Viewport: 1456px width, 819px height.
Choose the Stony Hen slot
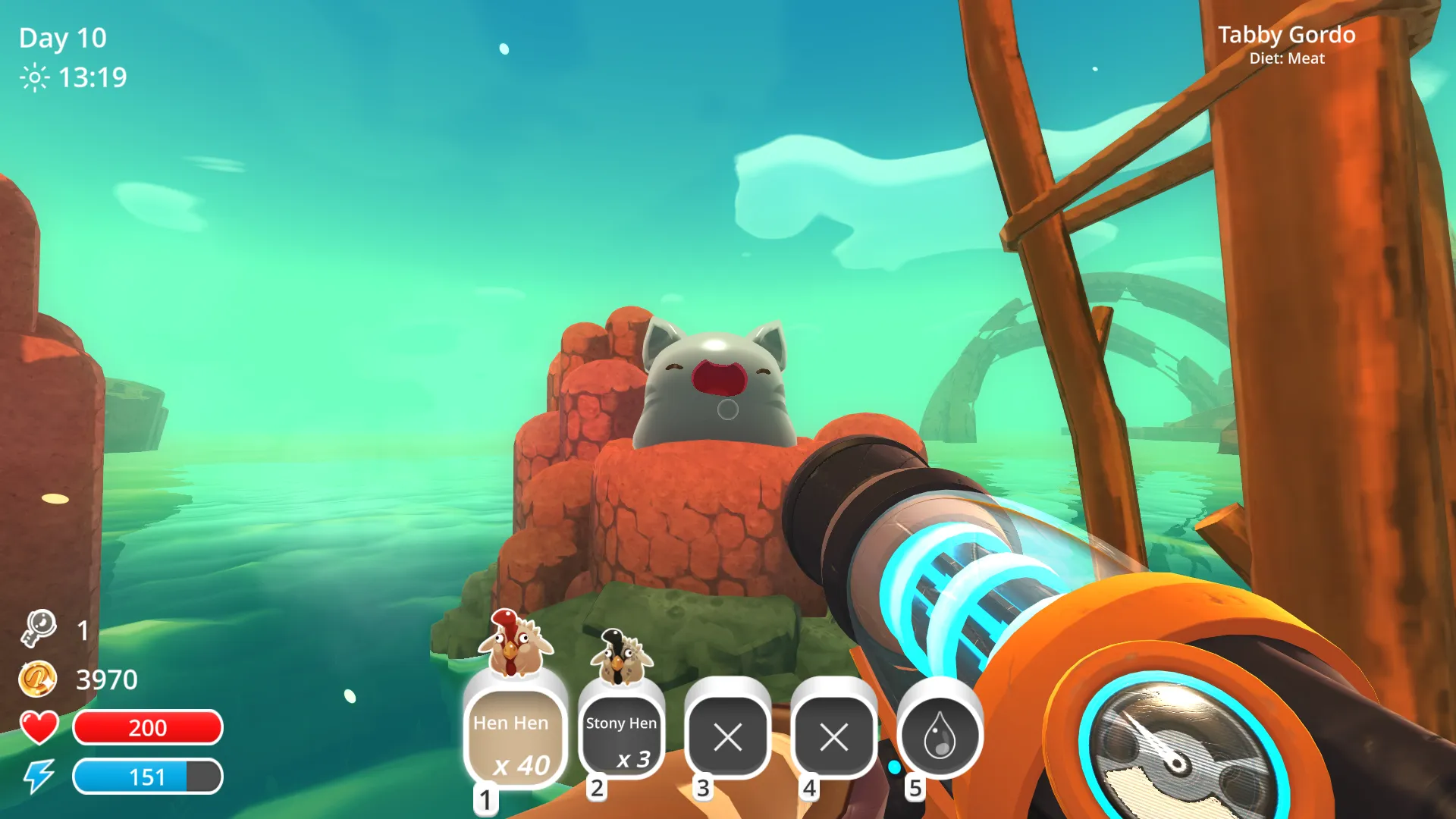pos(621,737)
